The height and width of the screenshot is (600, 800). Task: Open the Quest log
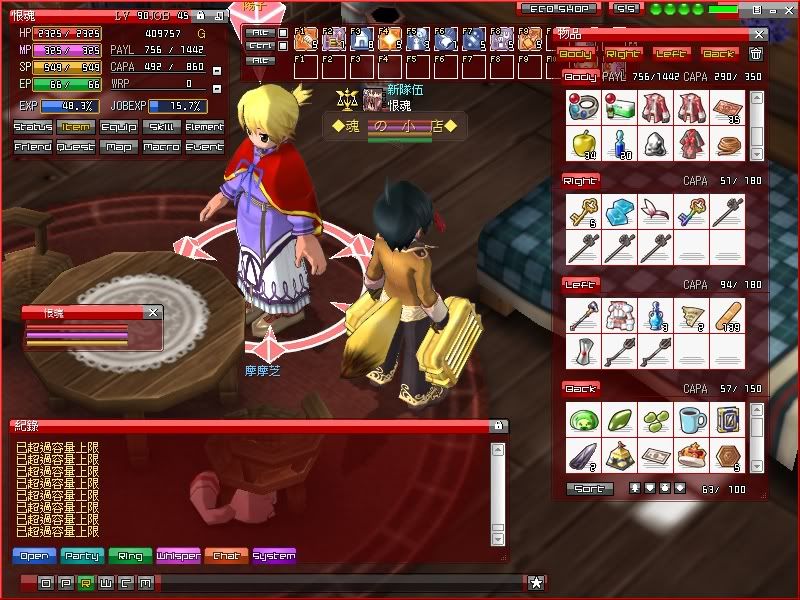[x=76, y=146]
